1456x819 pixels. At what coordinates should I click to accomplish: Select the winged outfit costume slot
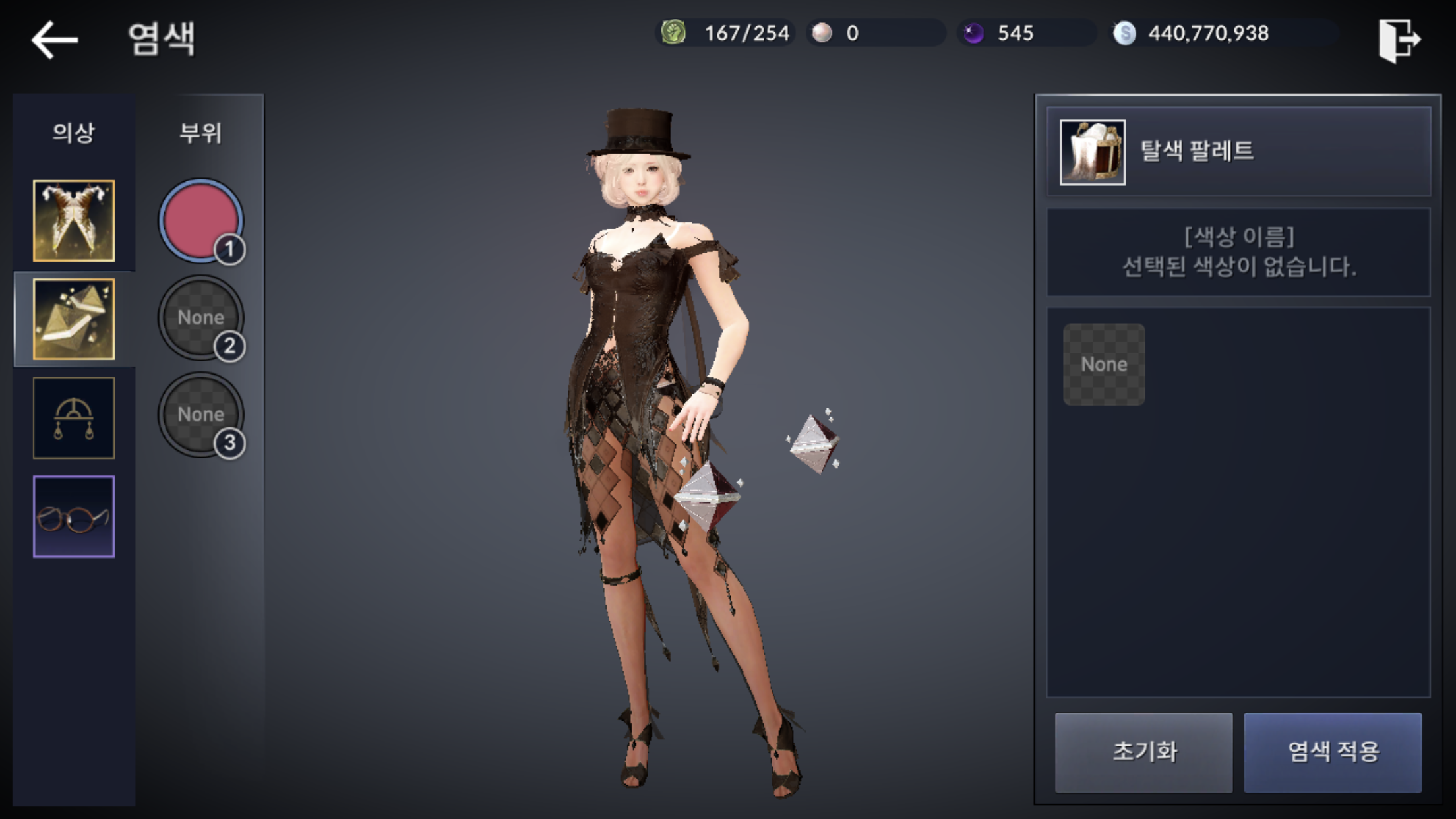[x=74, y=221]
